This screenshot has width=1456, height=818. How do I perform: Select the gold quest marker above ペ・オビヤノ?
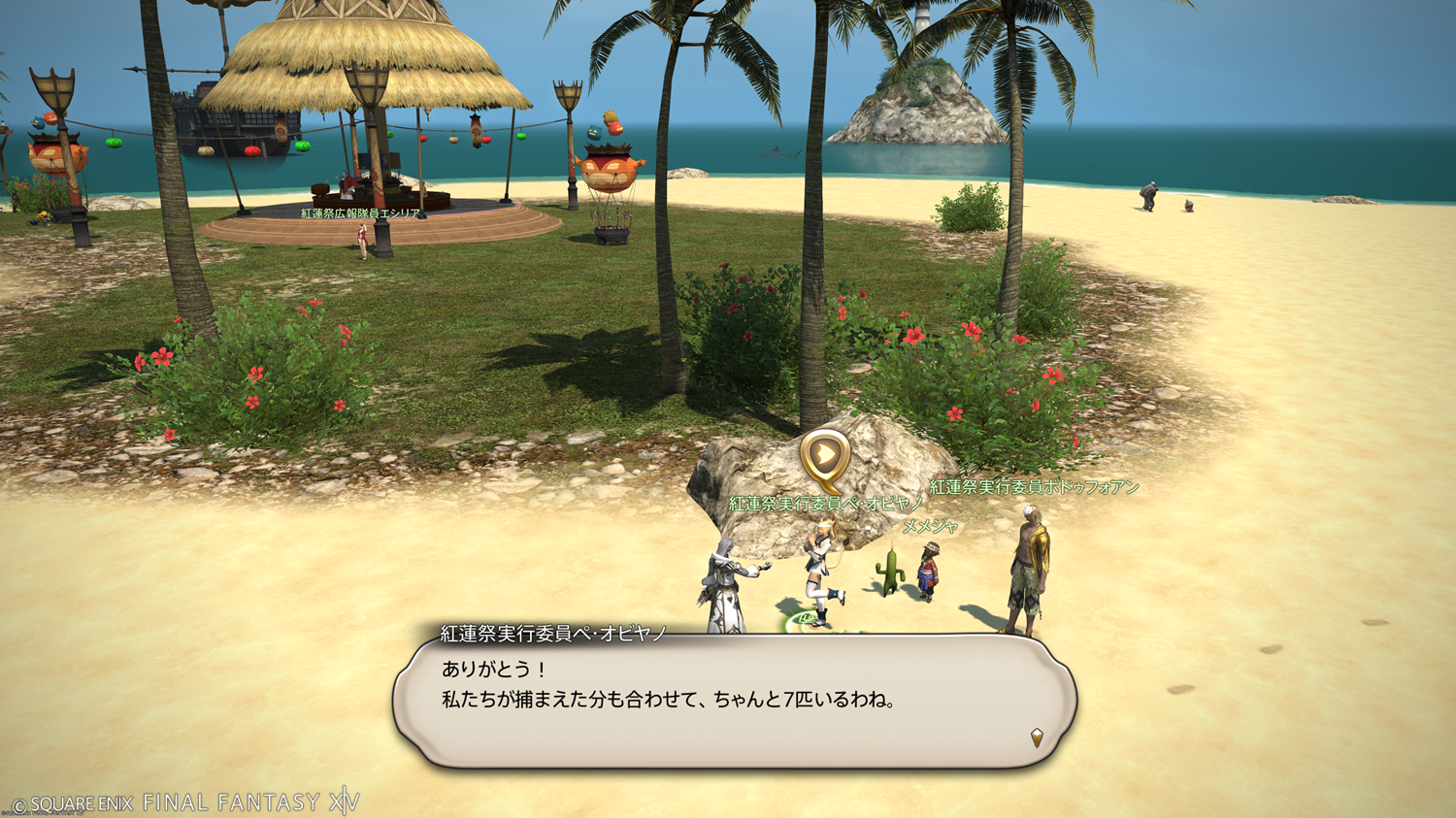click(824, 456)
